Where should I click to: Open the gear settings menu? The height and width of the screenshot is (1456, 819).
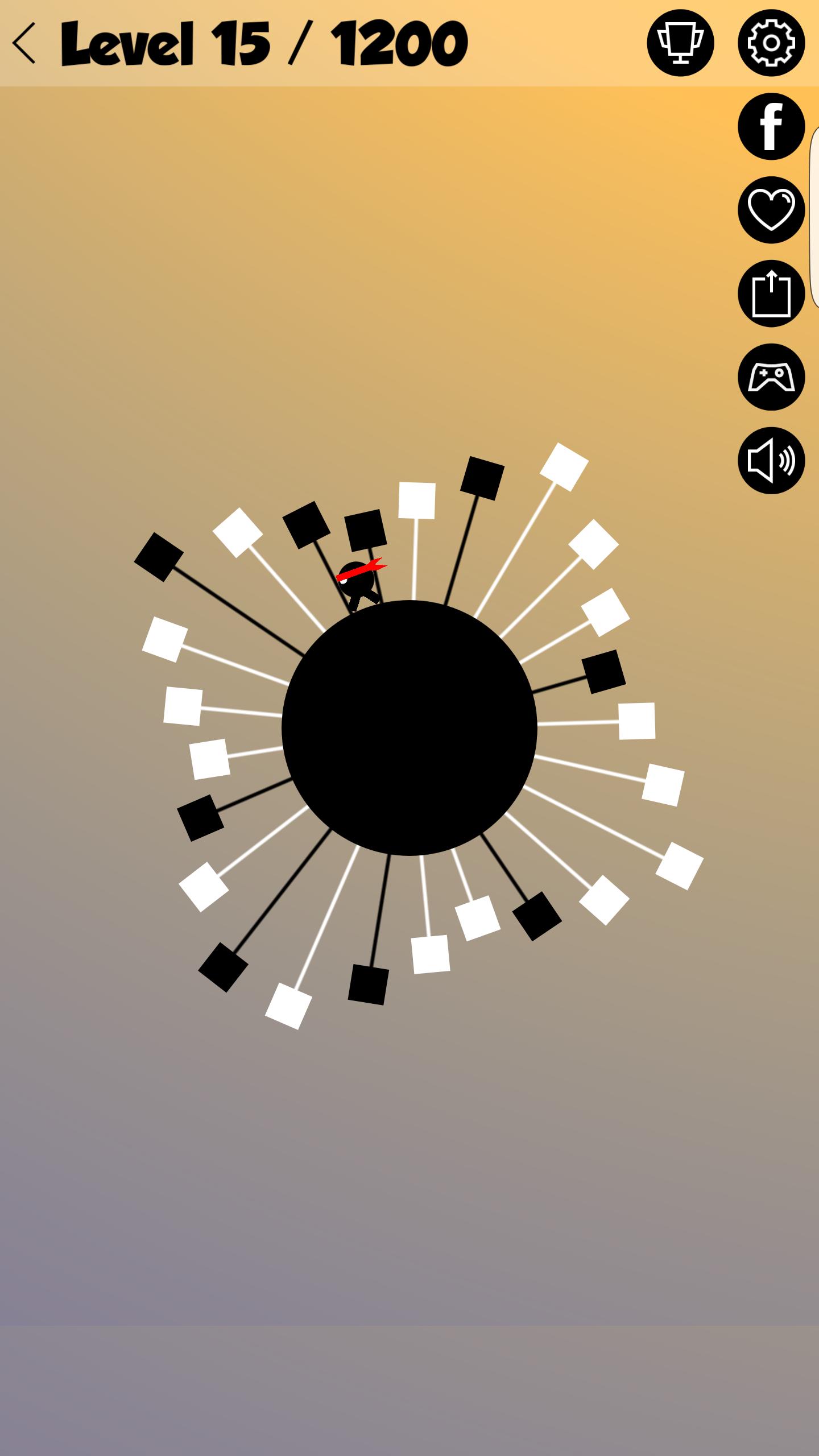[771, 43]
